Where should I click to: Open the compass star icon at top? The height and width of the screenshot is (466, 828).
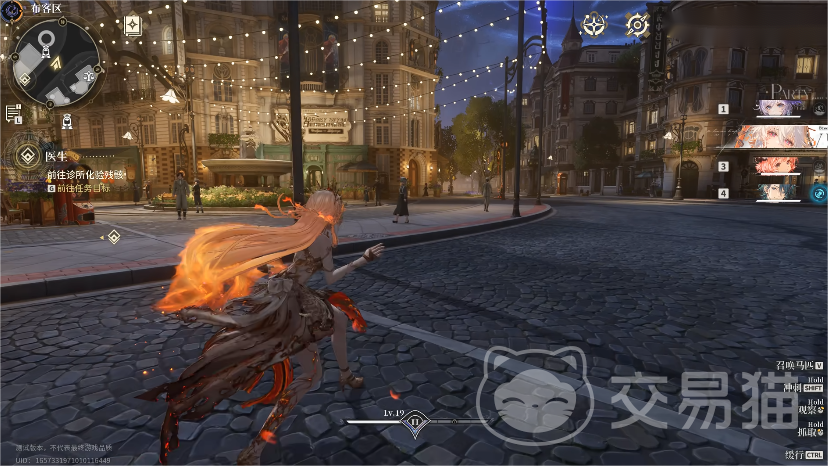click(x=595, y=25)
